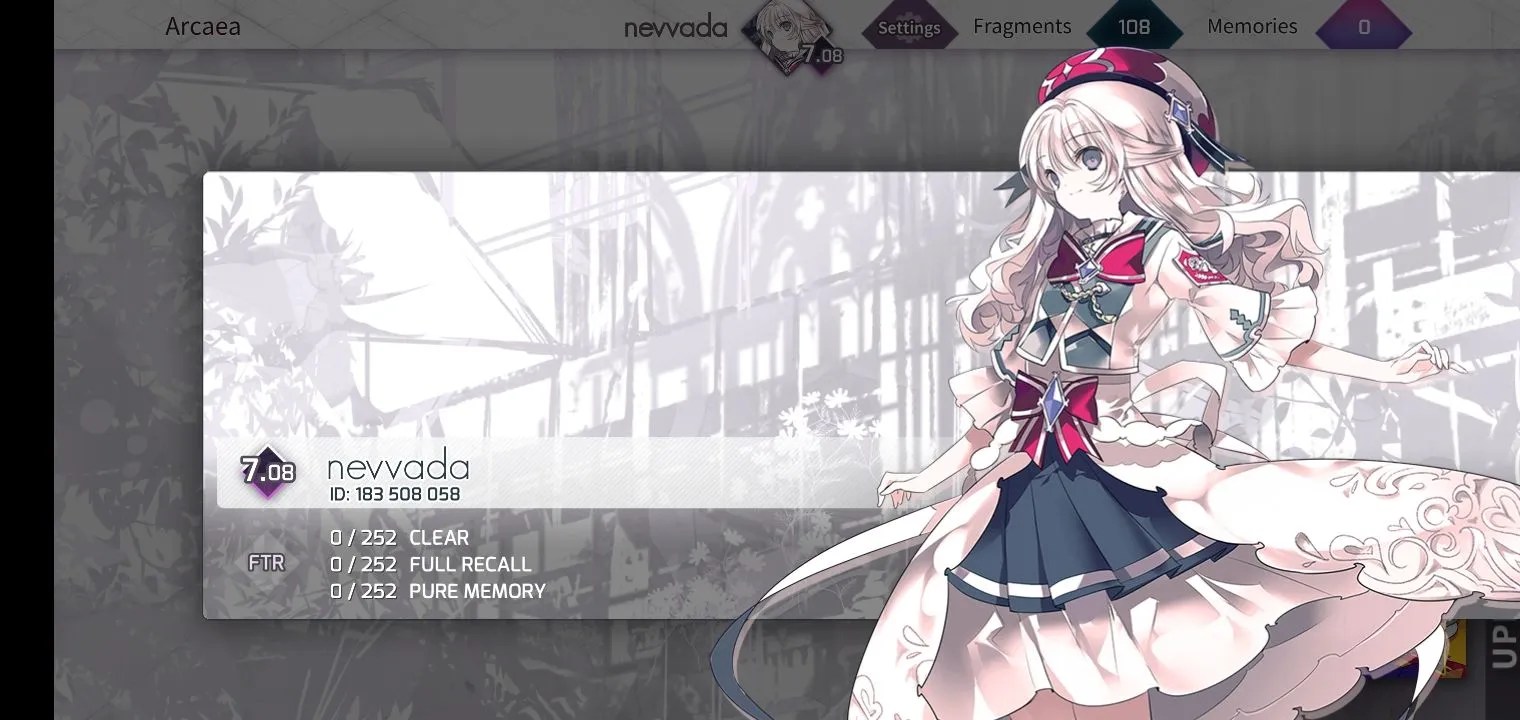Select the FTR difficulty badge on the profile card
The width and height of the screenshot is (1520, 720).
(x=264, y=563)
